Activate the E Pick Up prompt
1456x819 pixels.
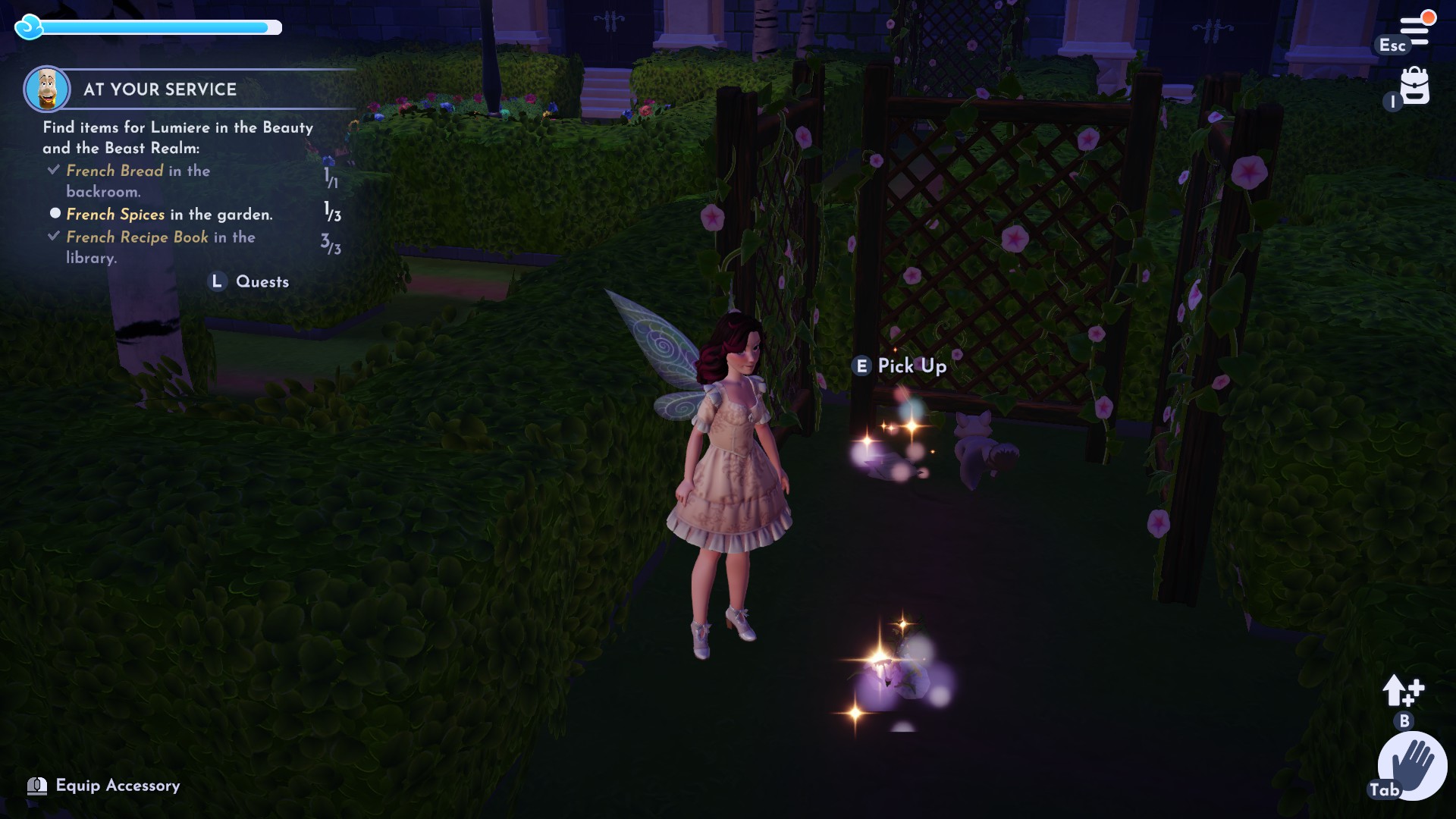[900, 366]
